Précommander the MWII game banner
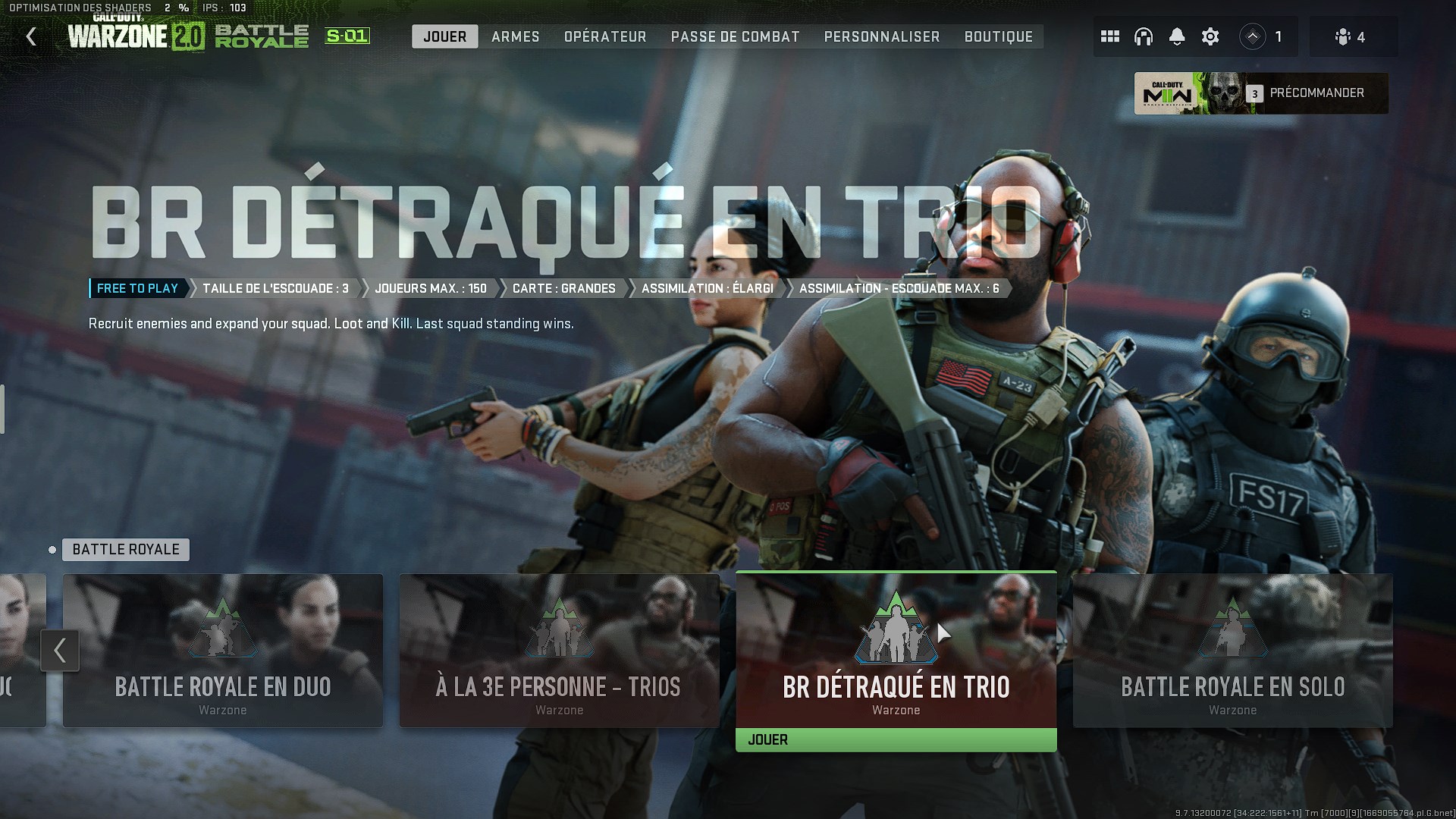This screenshot has width=1456, height=819. 1261,93
